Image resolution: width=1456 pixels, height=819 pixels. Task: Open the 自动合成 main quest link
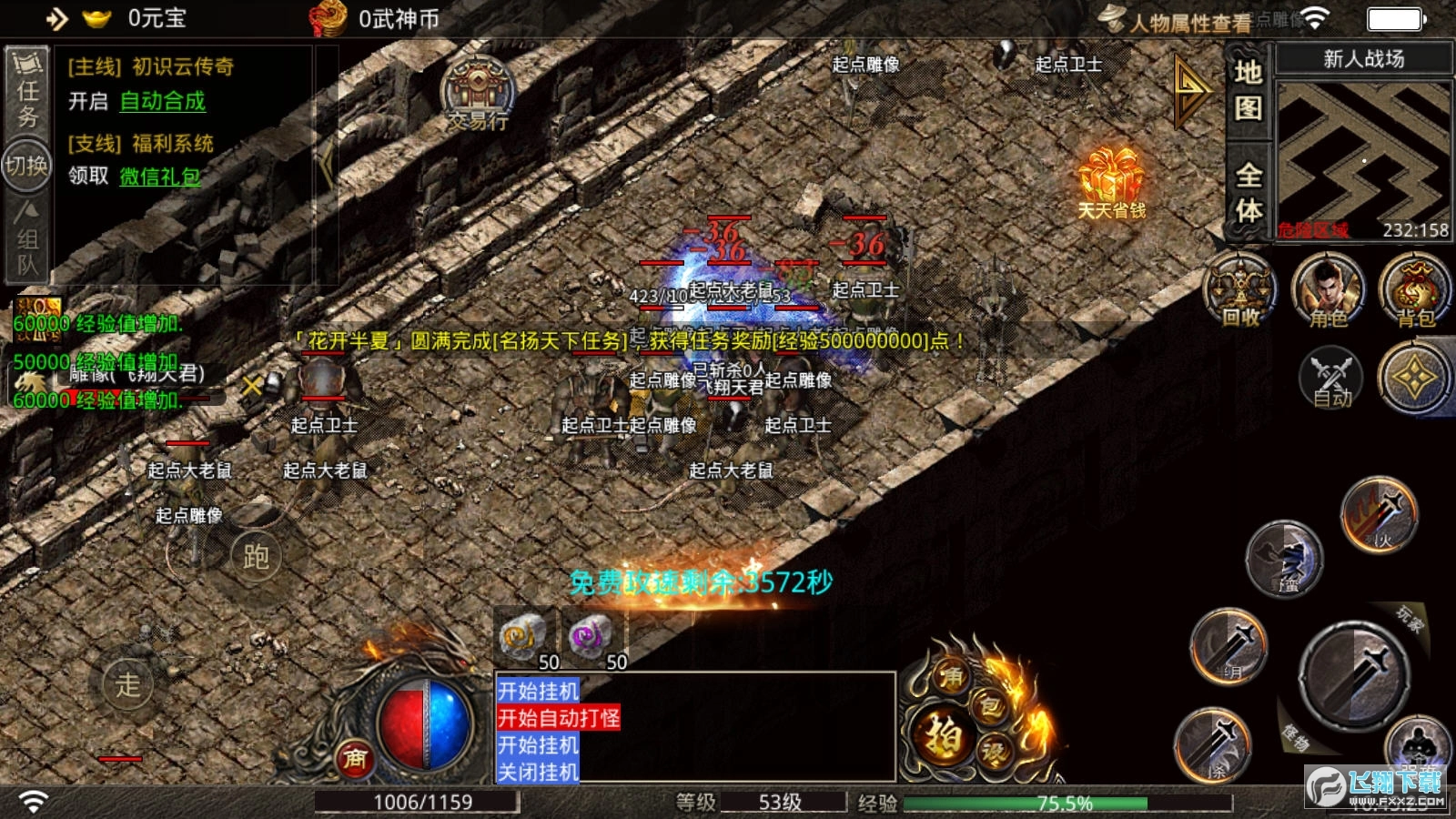163,102
